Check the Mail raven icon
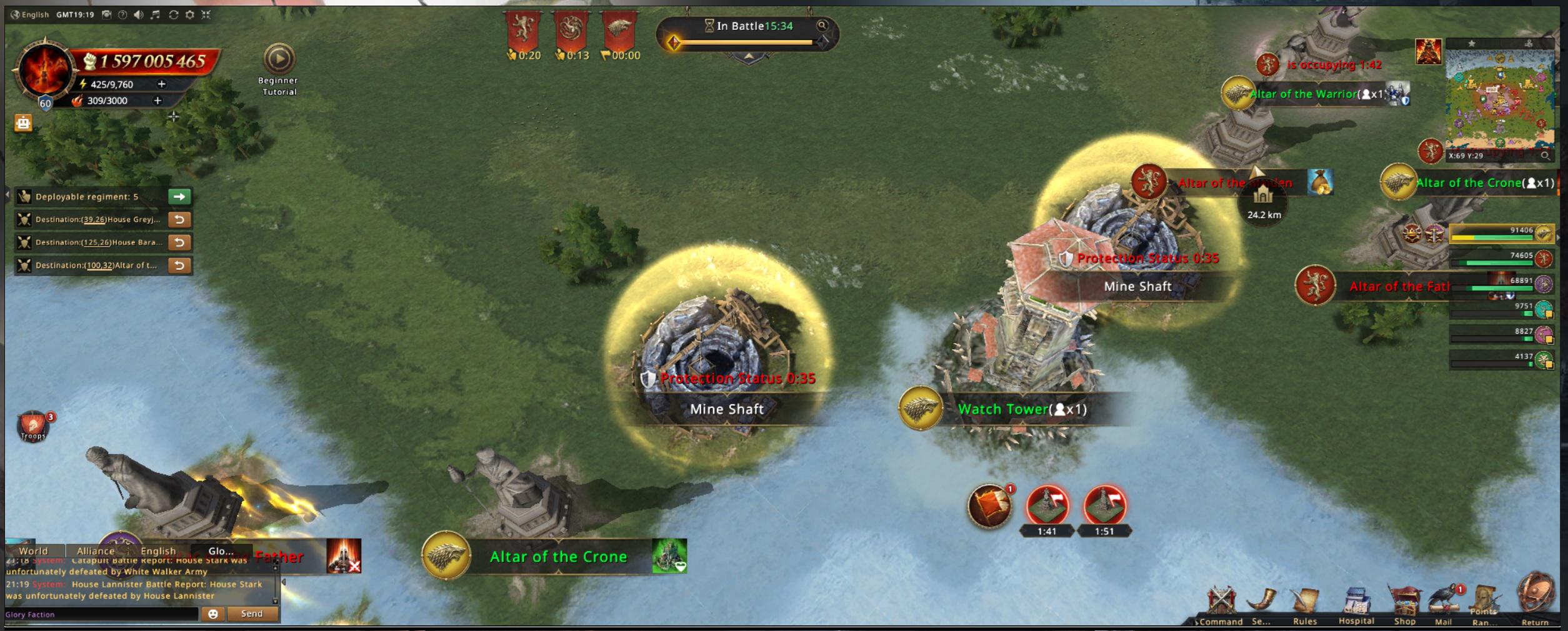 [1444, 603]
